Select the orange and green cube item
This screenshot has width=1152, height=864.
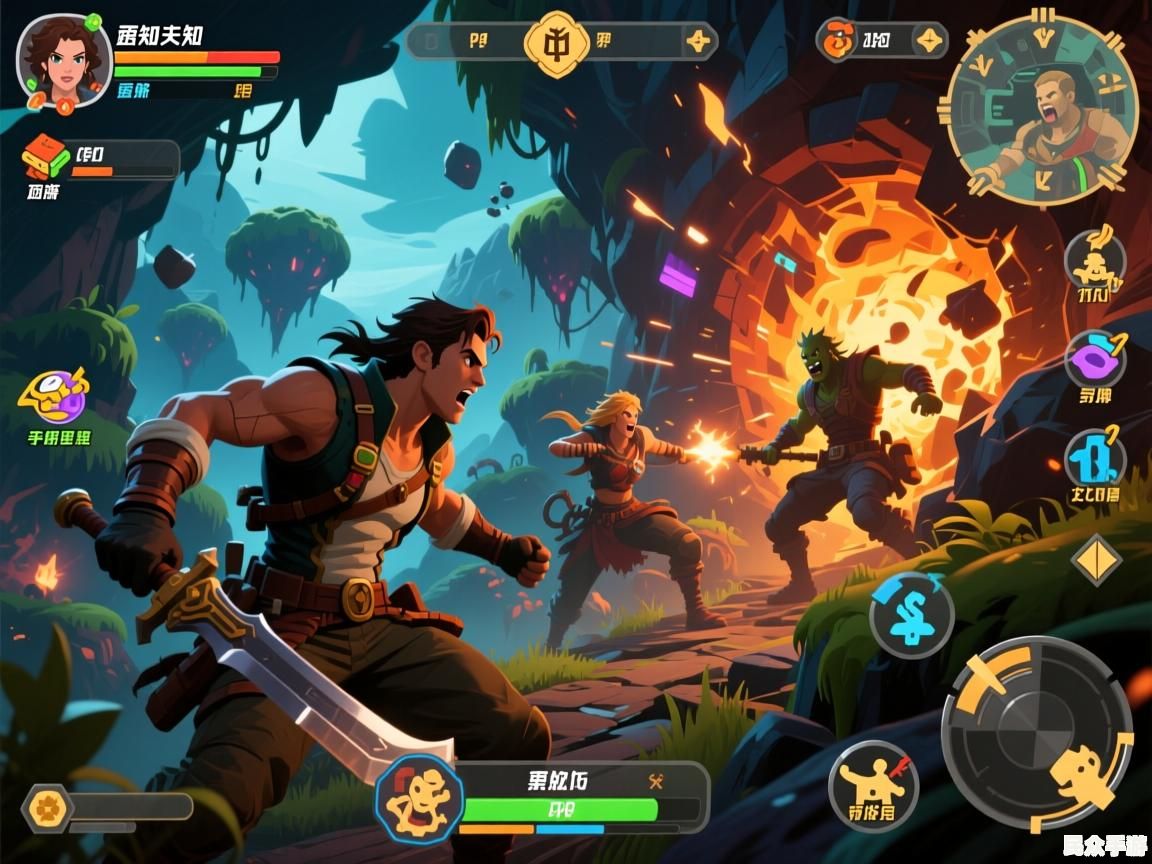[46, 157]
